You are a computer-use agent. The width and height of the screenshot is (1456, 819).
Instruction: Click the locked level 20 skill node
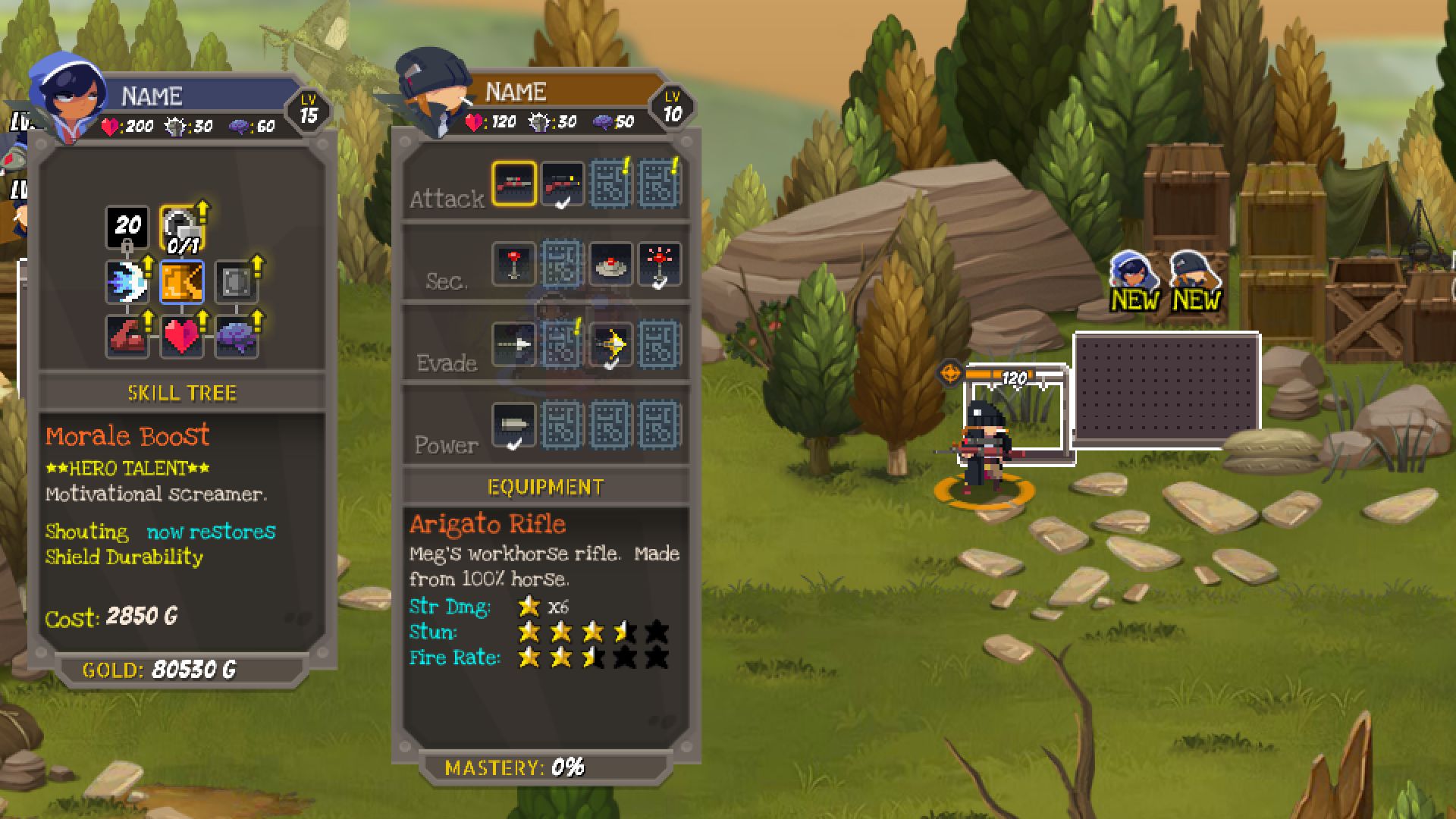pyautogui.click(x=127, y=227)
